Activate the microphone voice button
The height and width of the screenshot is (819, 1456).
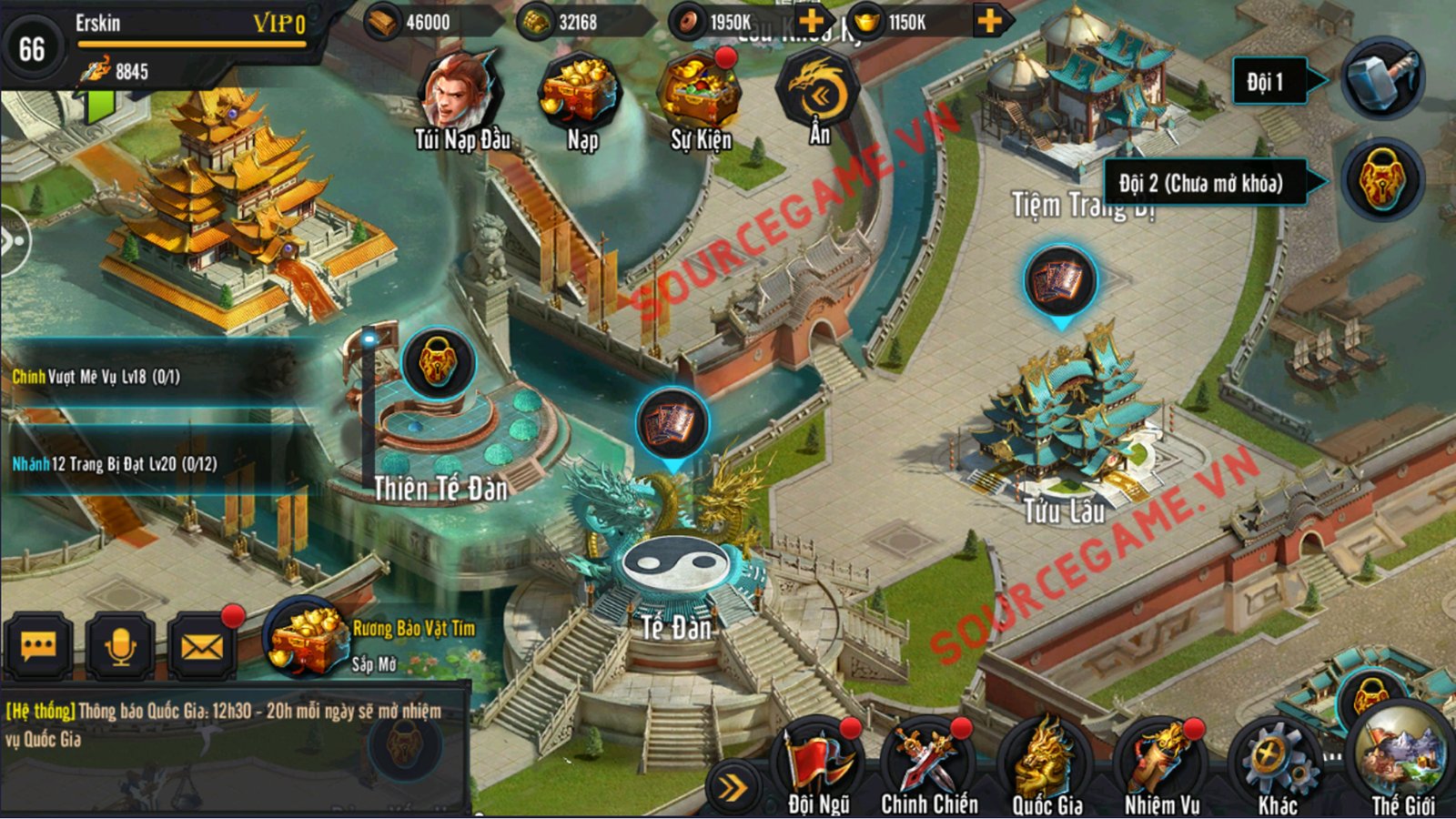tap(120, 648)
